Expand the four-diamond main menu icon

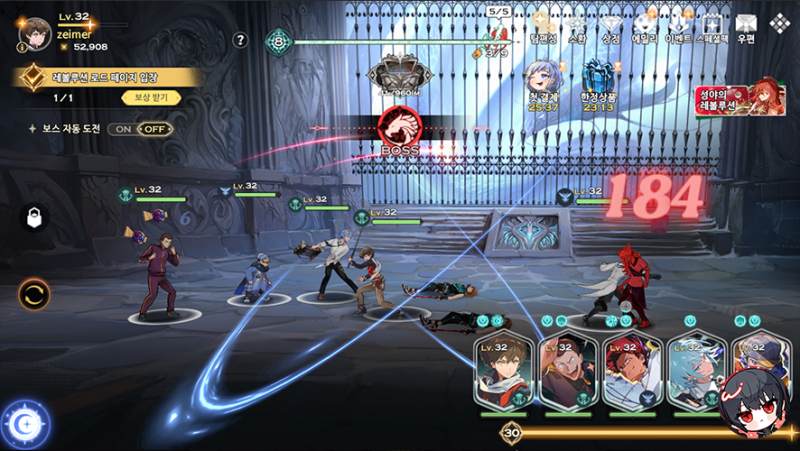(x=779, y=22)
